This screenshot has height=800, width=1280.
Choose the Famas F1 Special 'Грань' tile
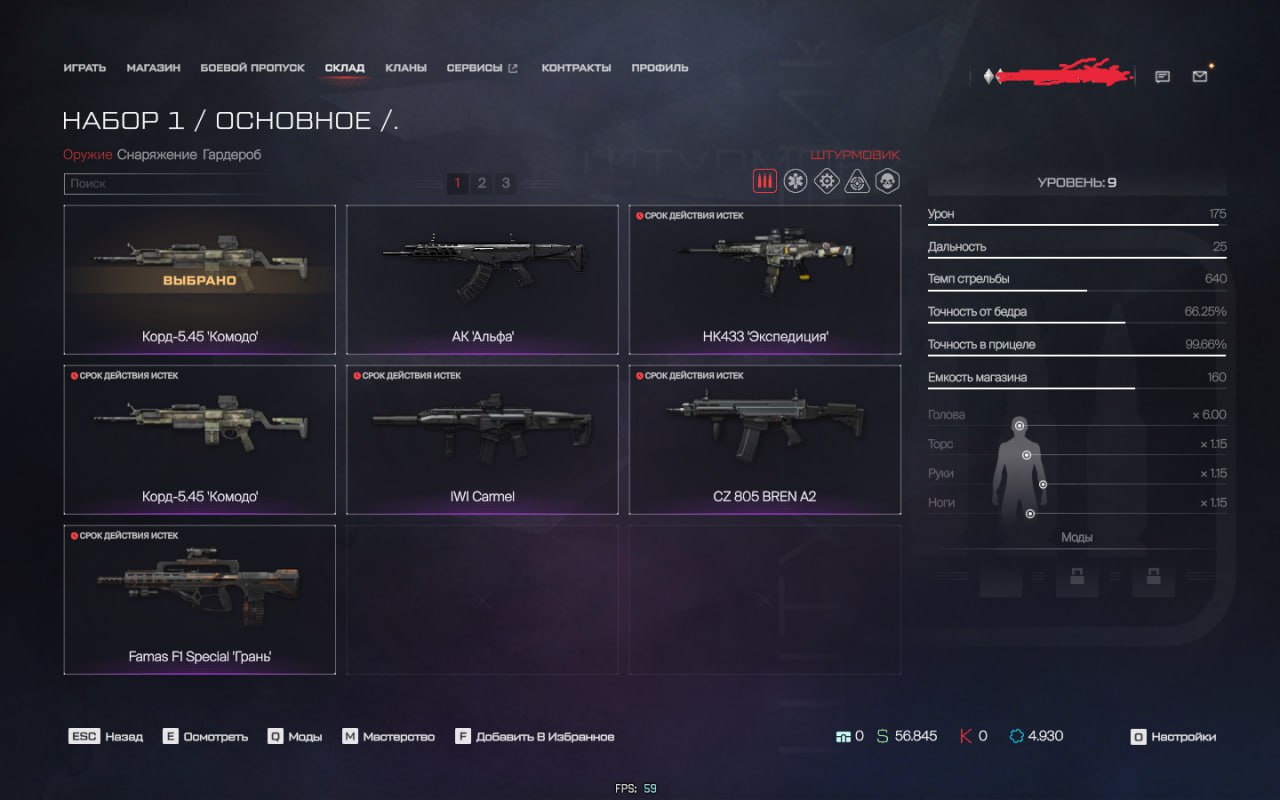tap(200, 599)
